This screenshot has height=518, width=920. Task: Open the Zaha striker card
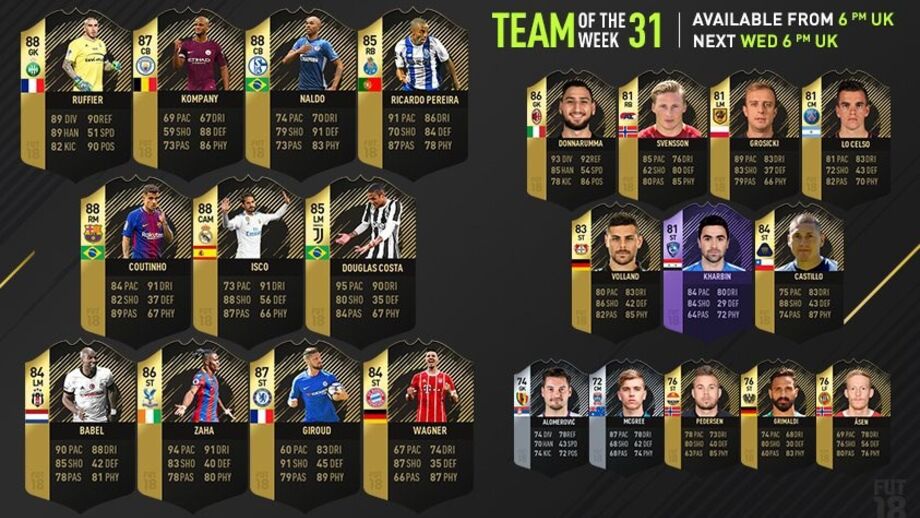coord(187,425)
